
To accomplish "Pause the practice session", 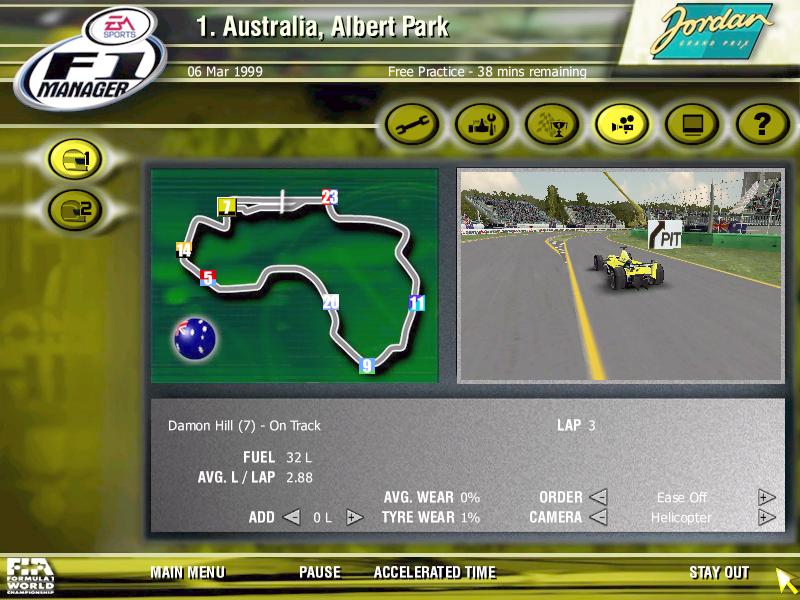I will 319,573.
